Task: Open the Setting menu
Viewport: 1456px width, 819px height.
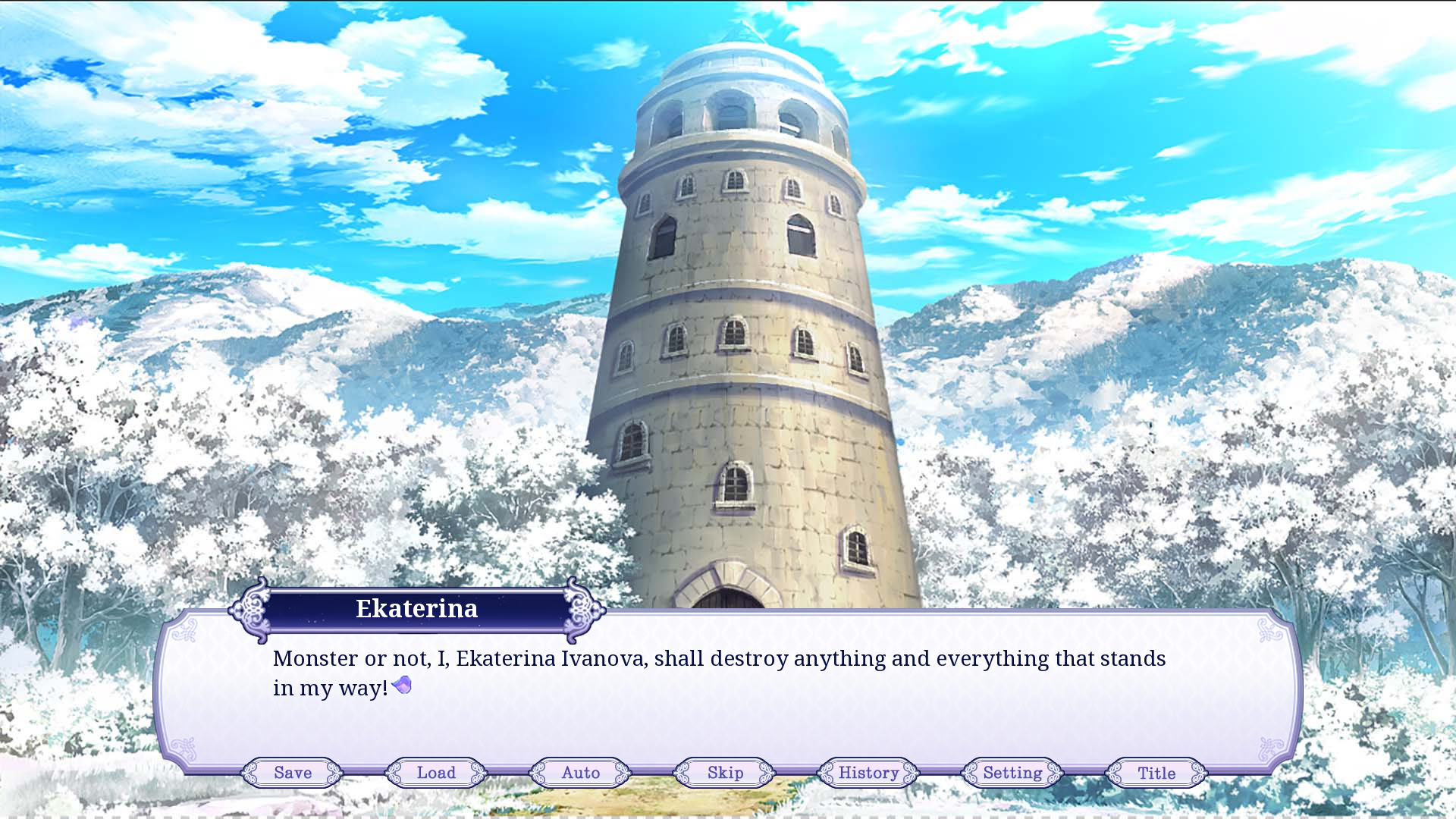Action: click(1012, 773)
